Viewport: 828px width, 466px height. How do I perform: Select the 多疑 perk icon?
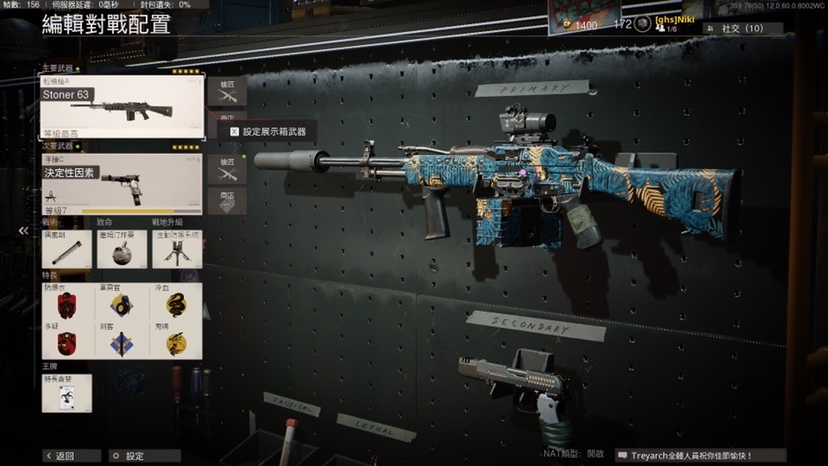coord(67,341)
